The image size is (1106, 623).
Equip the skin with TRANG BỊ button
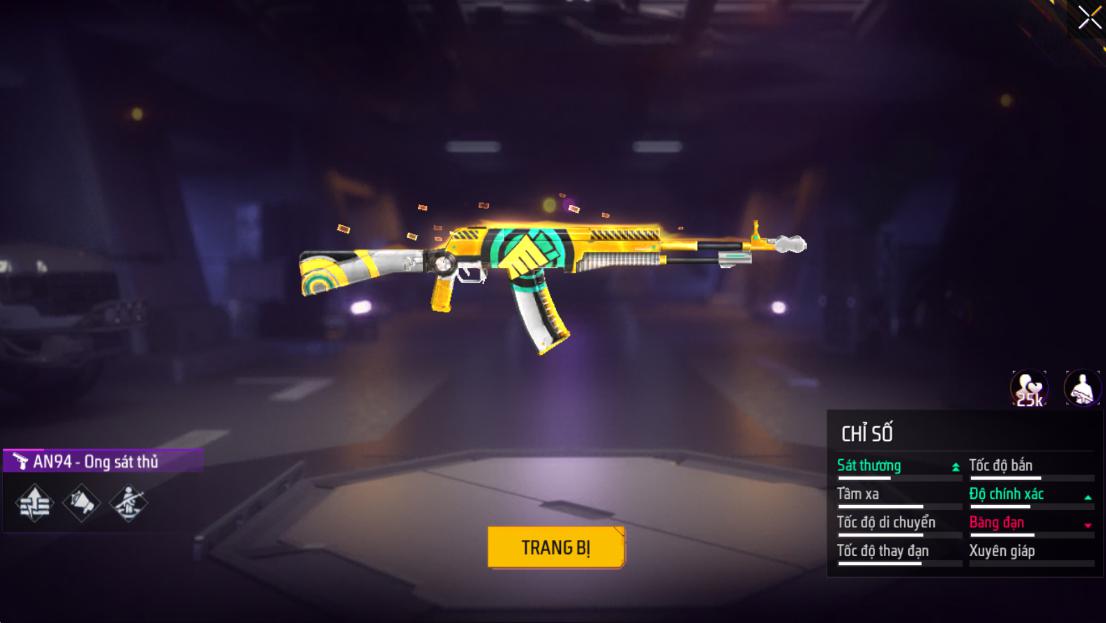pos(556,547)
